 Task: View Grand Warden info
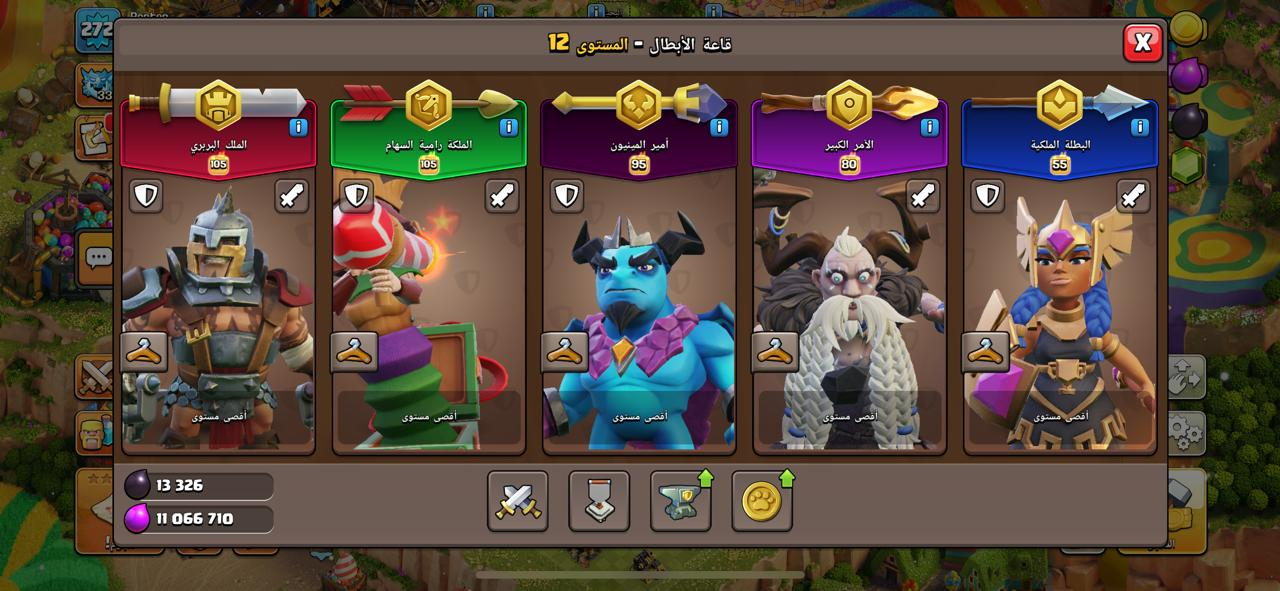pos(929,127)
